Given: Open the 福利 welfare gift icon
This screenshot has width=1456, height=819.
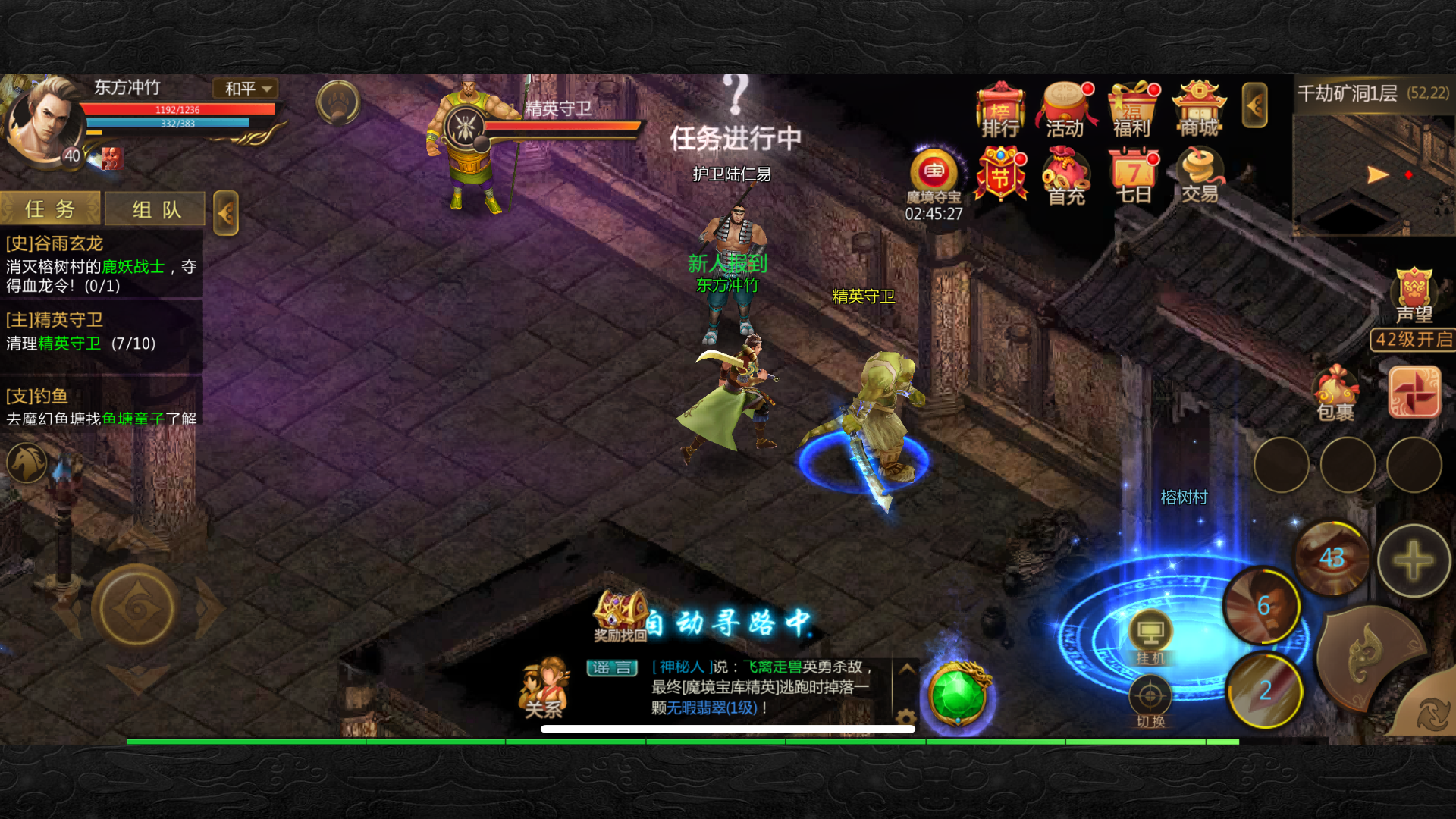Looking at the screenshot, I should point(1131,111).
